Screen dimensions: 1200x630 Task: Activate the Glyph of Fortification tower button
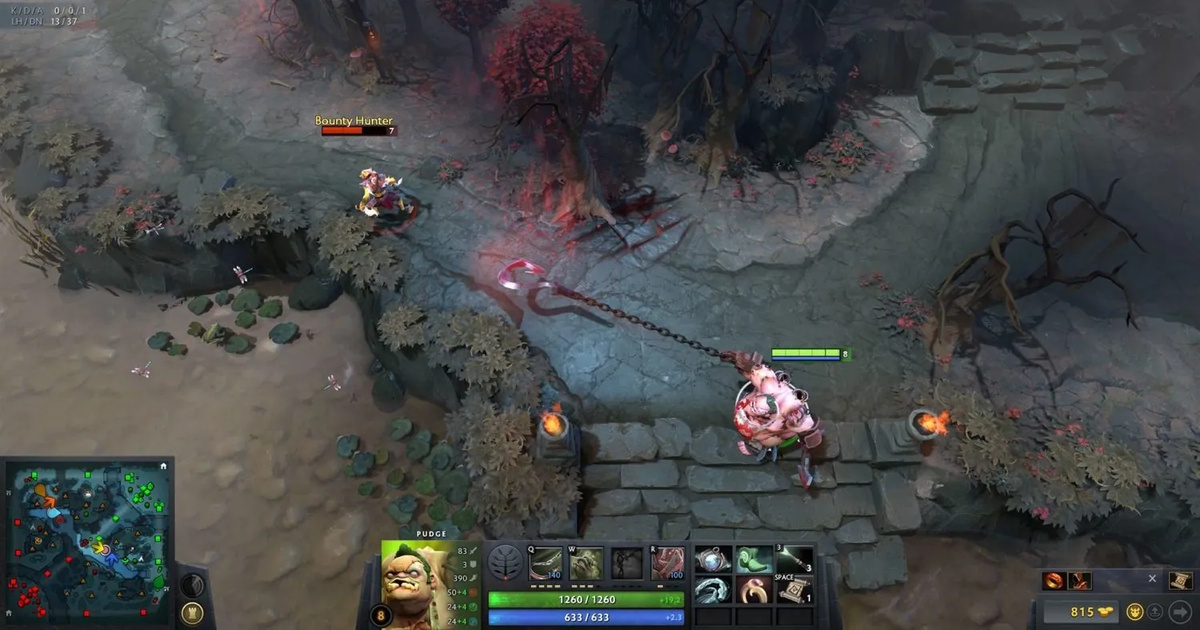pos(193,612)
